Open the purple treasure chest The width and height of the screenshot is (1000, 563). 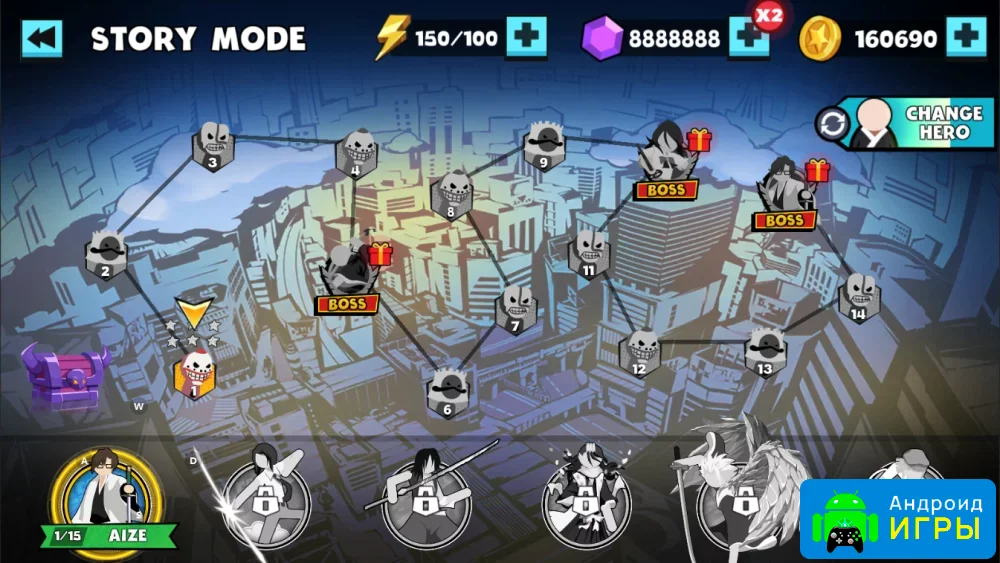click(66, 376)
